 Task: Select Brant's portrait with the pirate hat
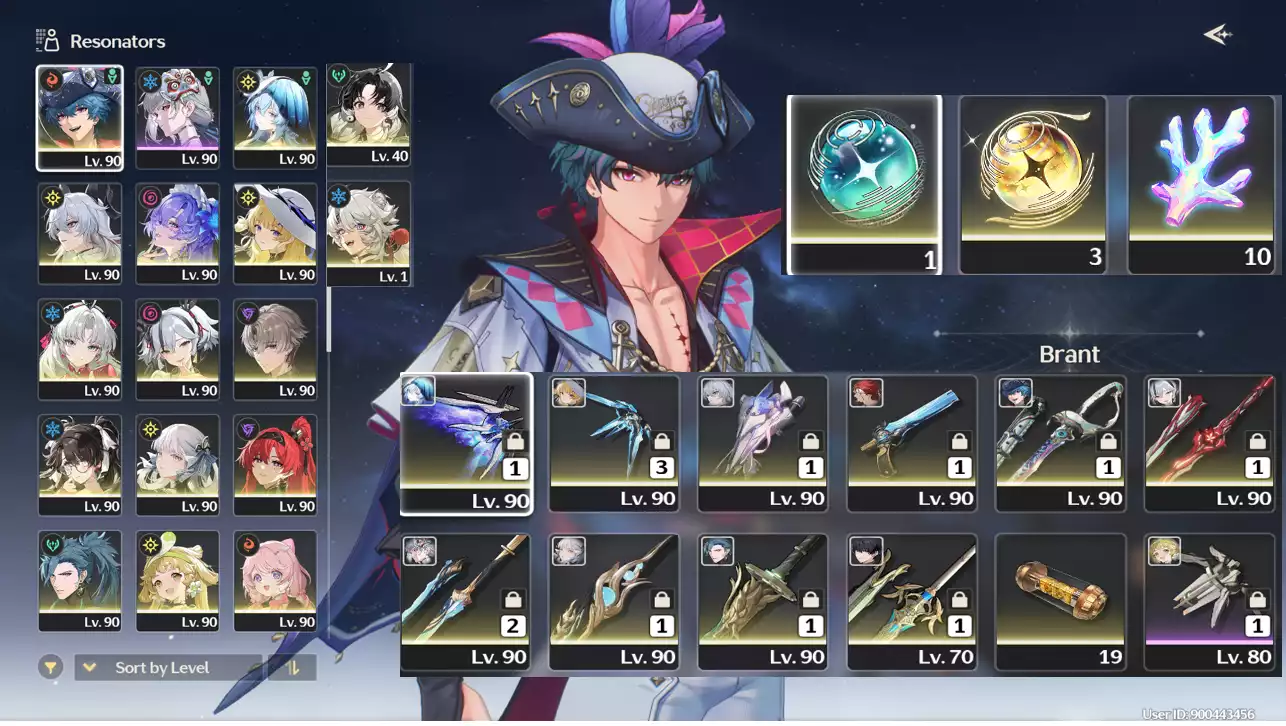point(80,117)
